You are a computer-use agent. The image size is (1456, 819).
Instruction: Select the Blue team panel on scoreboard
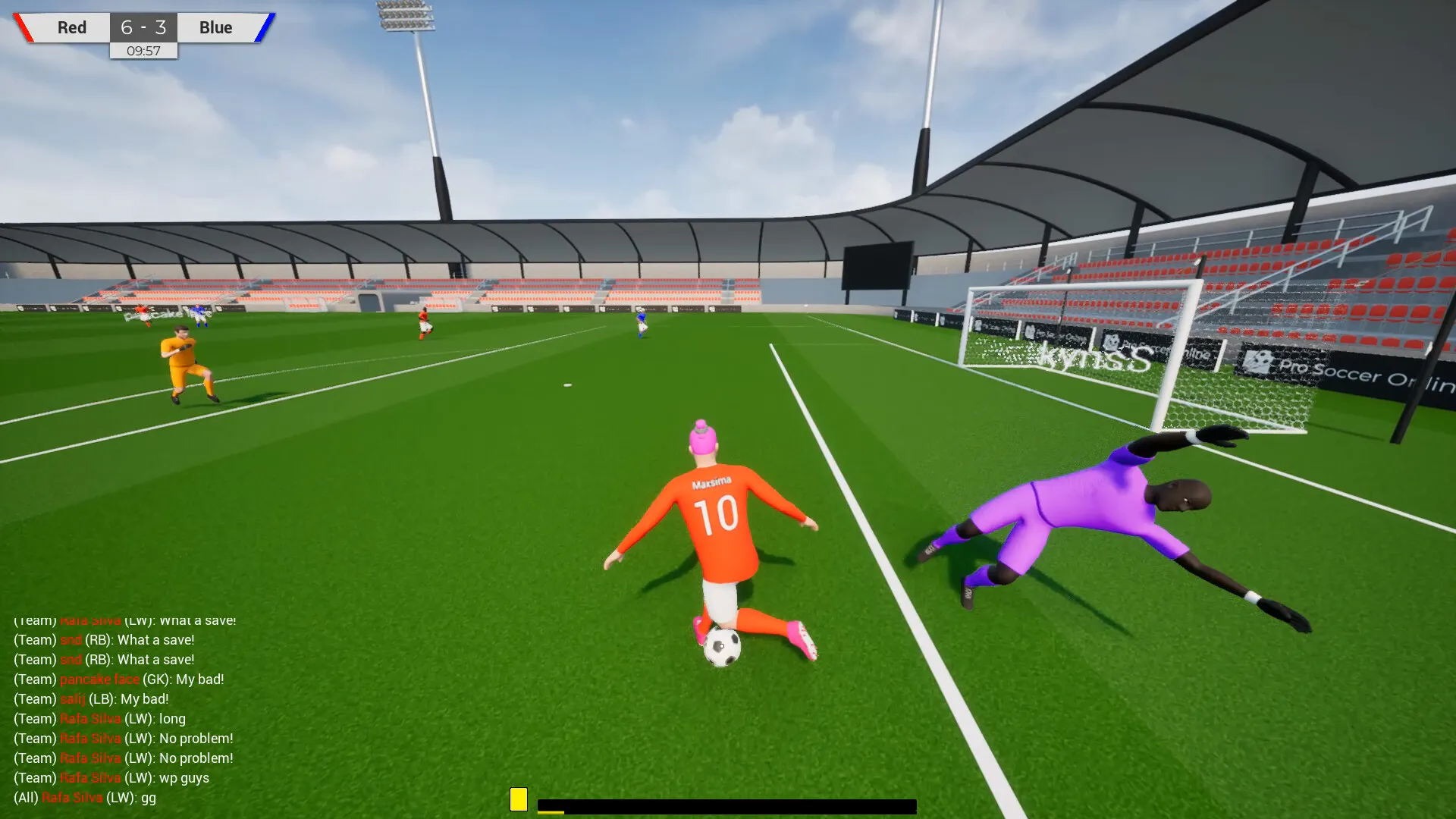215,27
